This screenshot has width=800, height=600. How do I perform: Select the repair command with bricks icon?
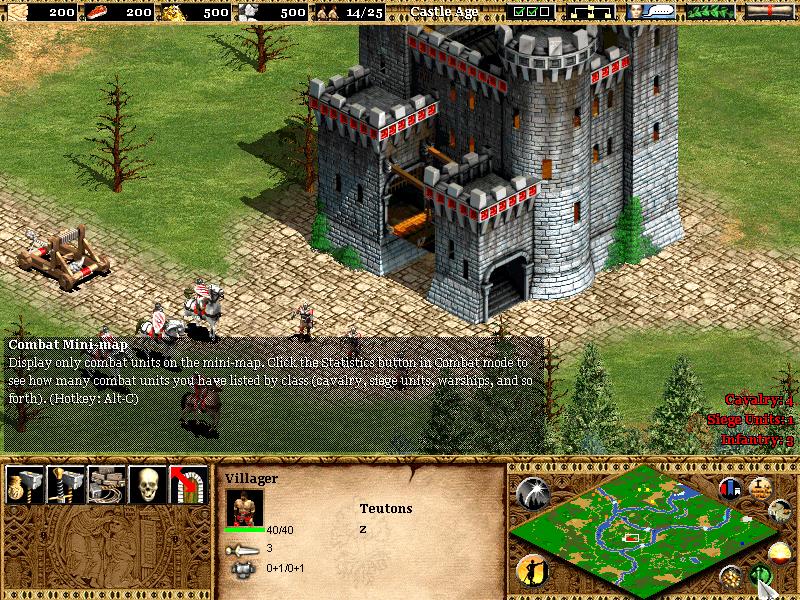pos(105,484)
